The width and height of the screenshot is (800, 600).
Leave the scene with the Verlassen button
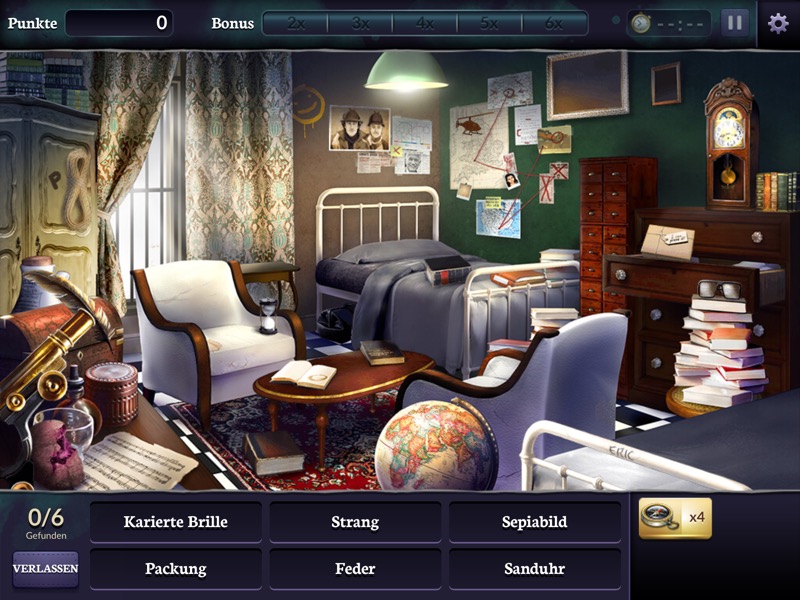(x=45, y=568)
